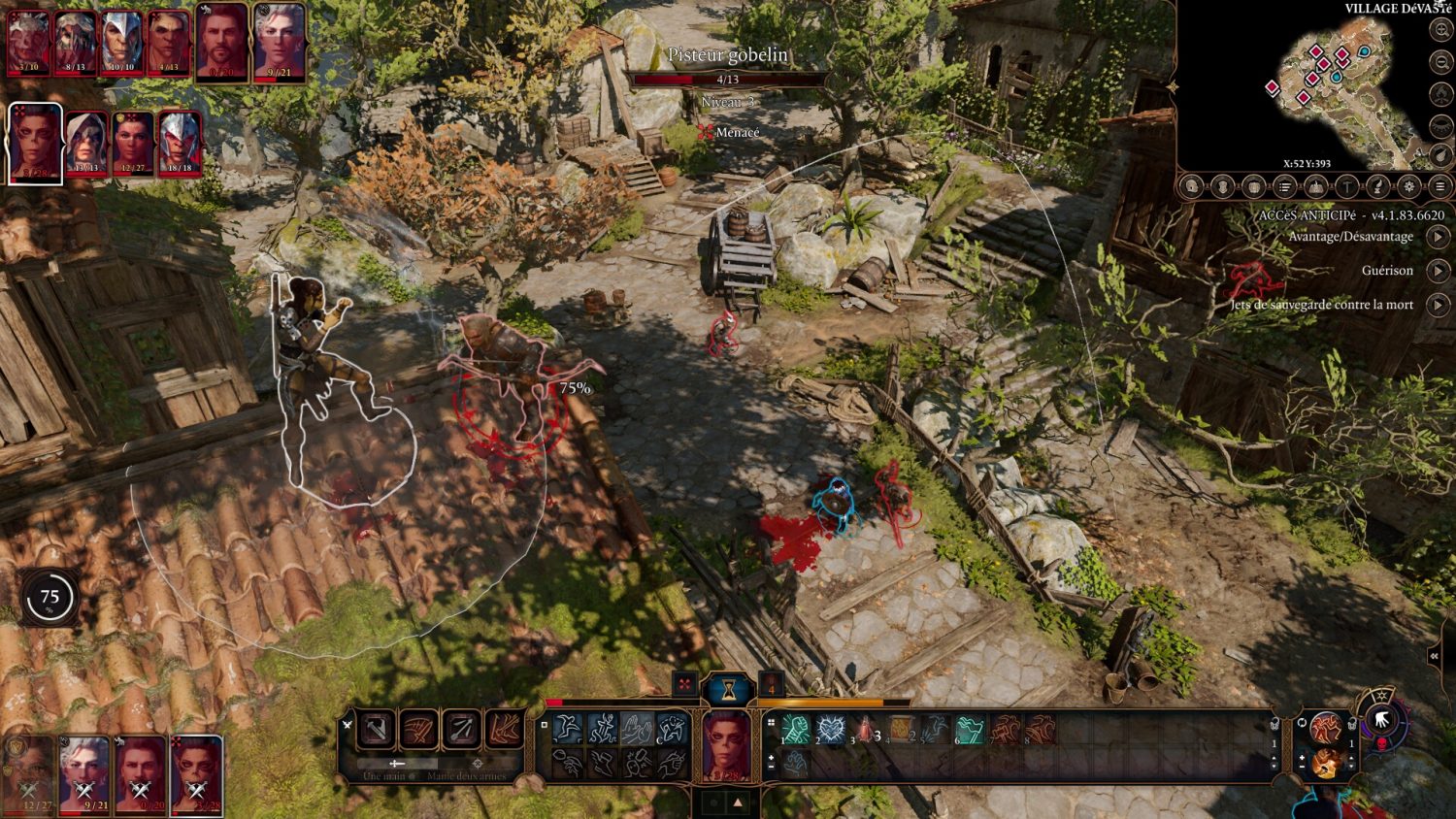Zoom in on the minimap

1441,30
